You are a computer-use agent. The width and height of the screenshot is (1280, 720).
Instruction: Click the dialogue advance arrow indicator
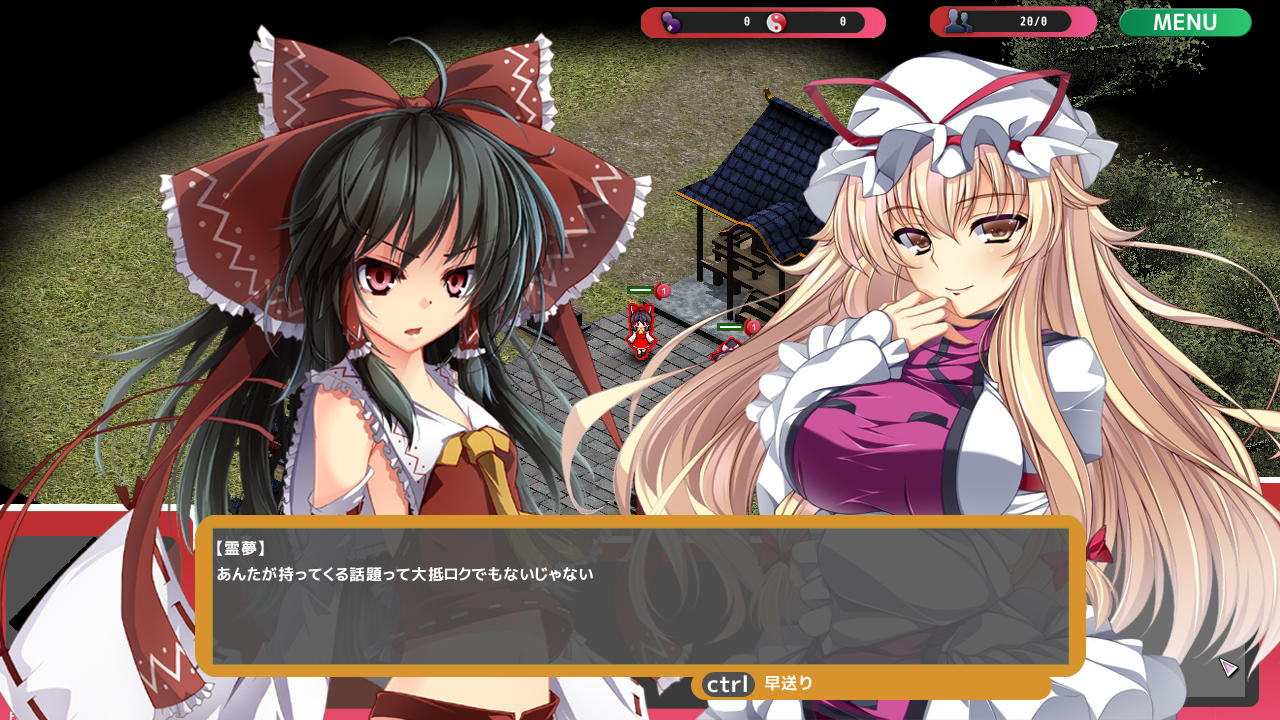pos(1229,667)
